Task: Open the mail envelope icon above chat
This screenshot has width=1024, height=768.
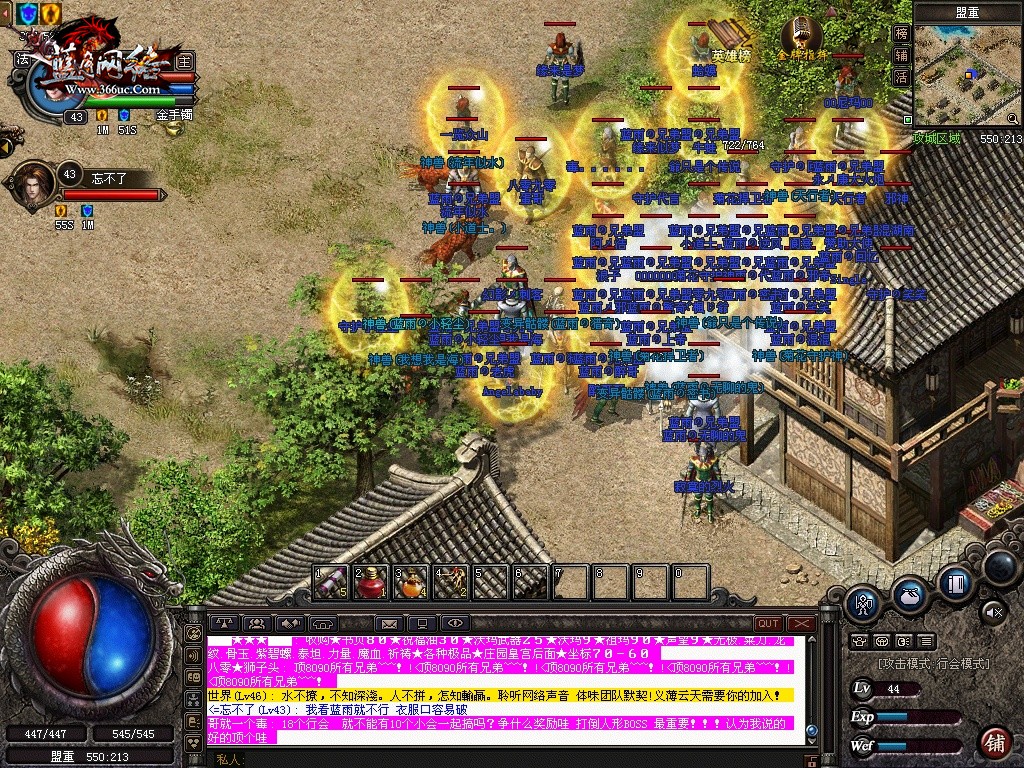Action: pyautogui.click(x=388, y=624)
